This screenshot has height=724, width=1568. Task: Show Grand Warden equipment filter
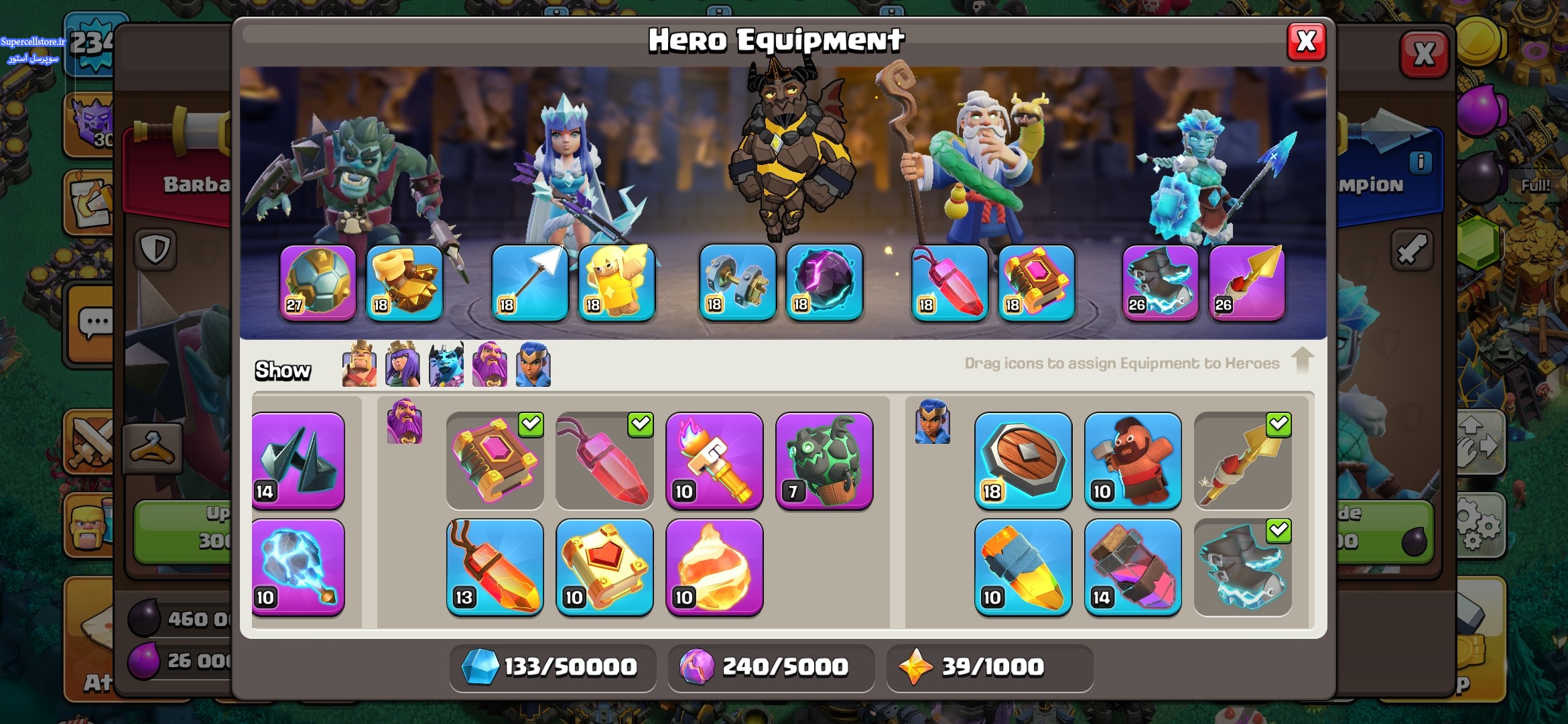click(490, 365)
